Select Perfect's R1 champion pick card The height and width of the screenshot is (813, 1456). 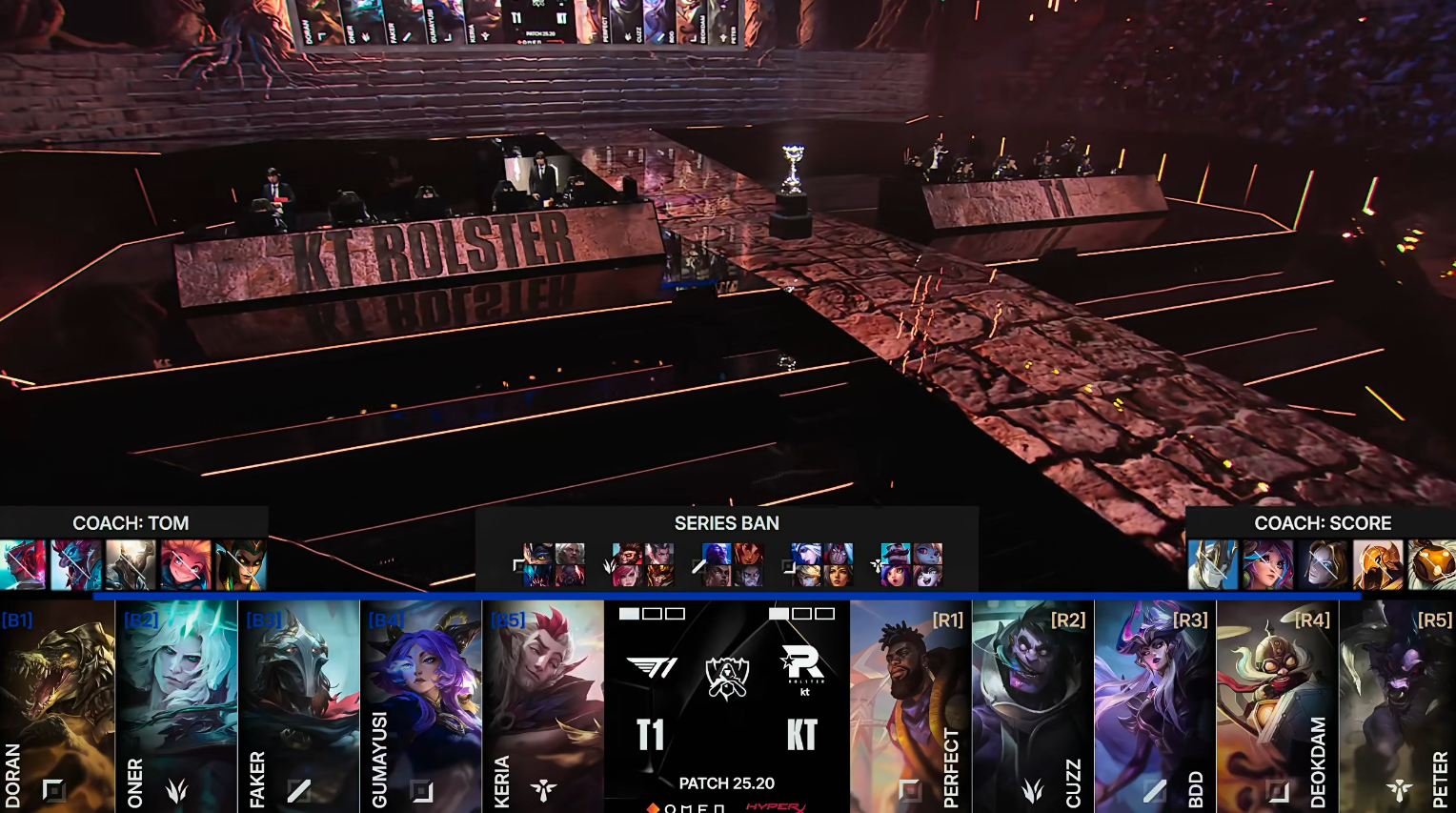[x=910, y=705]
